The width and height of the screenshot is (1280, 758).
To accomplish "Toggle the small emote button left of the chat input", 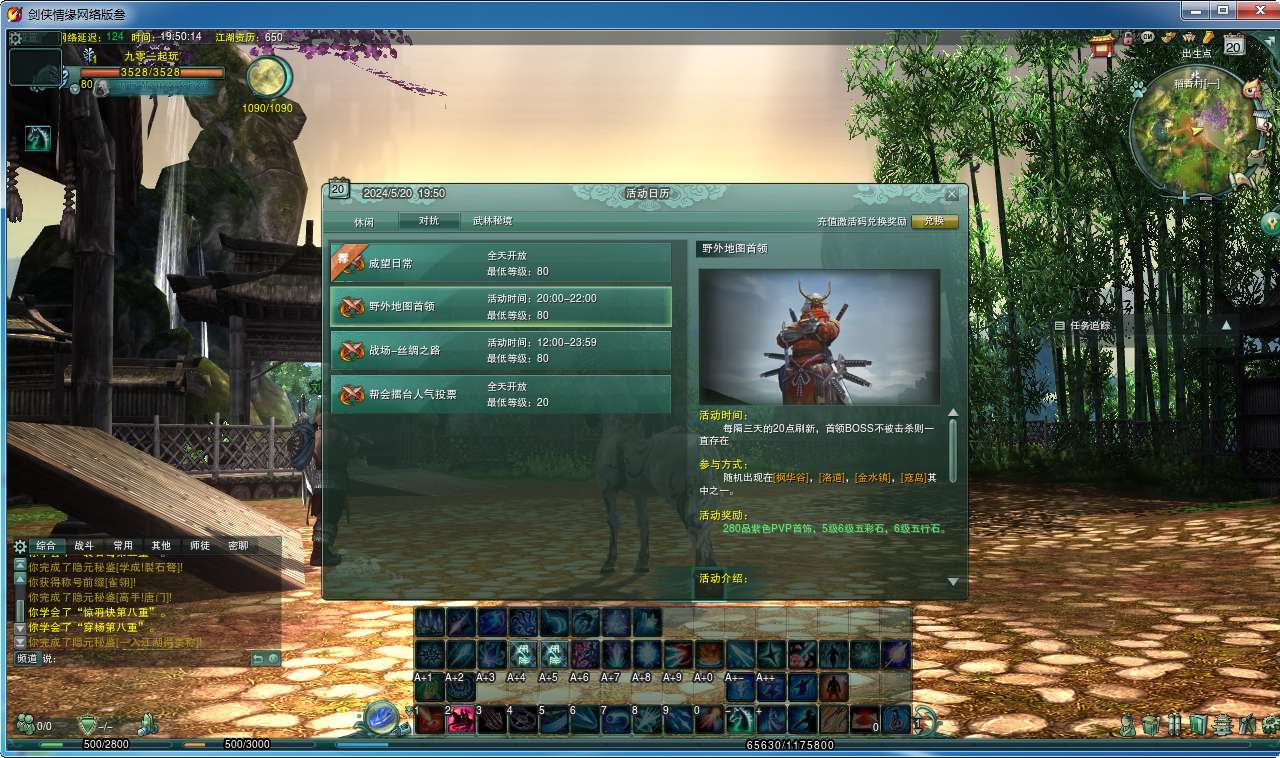I will tap(273, 659).
